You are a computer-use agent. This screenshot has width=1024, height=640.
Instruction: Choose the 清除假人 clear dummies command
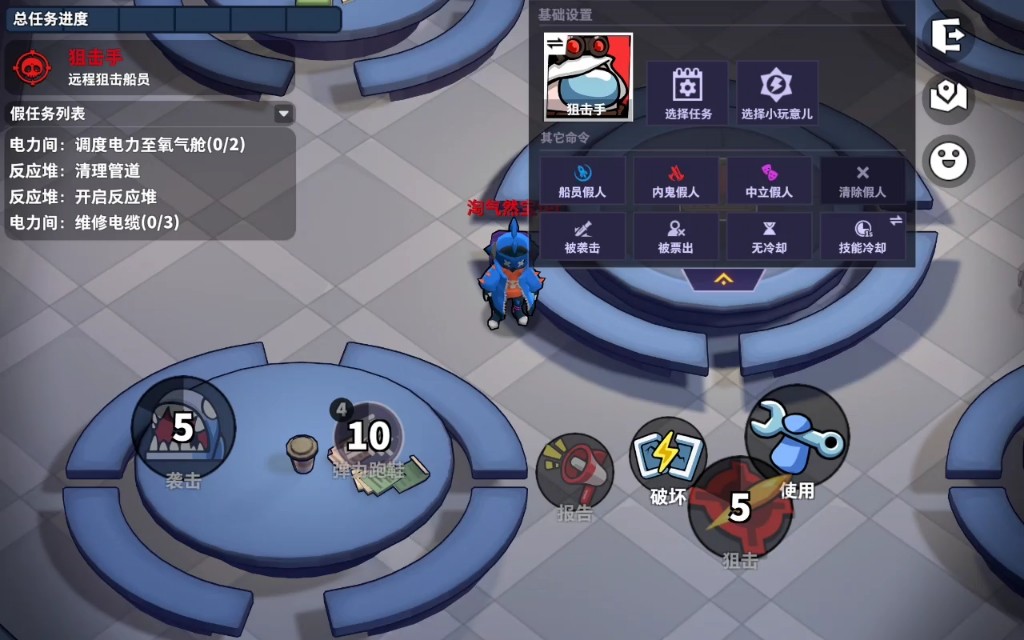pos(862,180)
